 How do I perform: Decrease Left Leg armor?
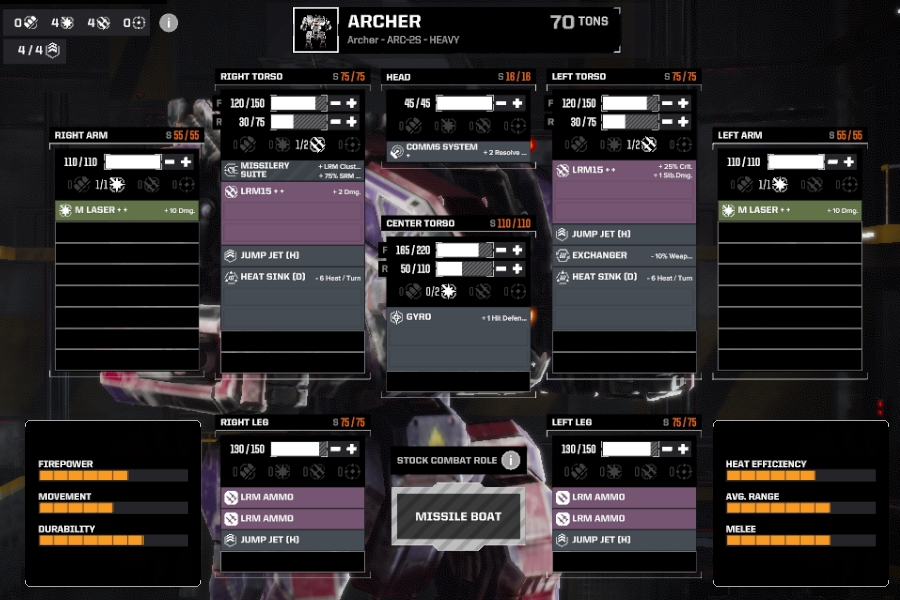[667, 449]
